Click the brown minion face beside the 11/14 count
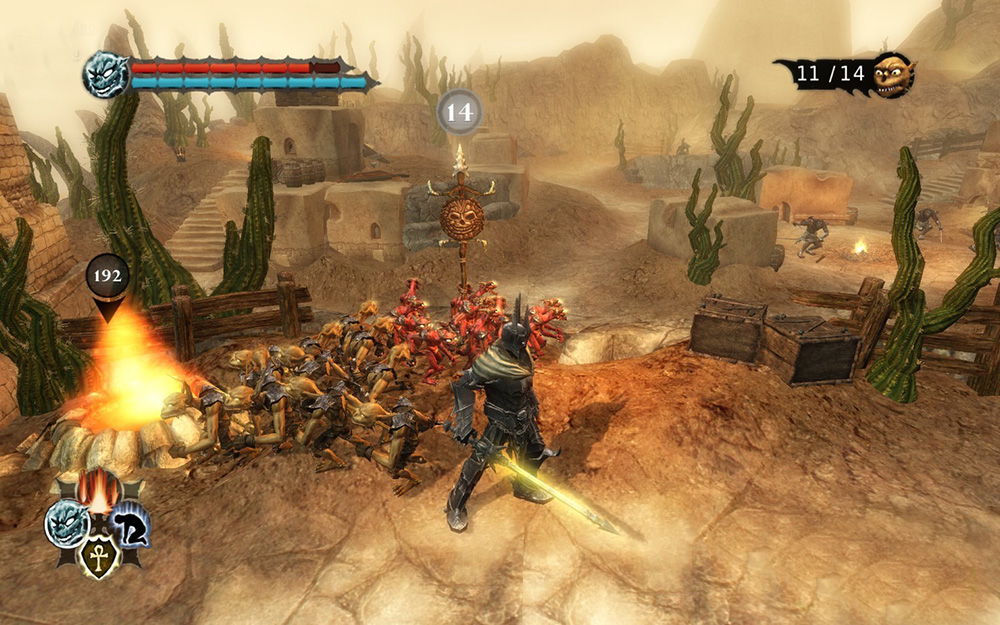The width and height of the screenshot is (1000, 625). click(x=892, y=75)
